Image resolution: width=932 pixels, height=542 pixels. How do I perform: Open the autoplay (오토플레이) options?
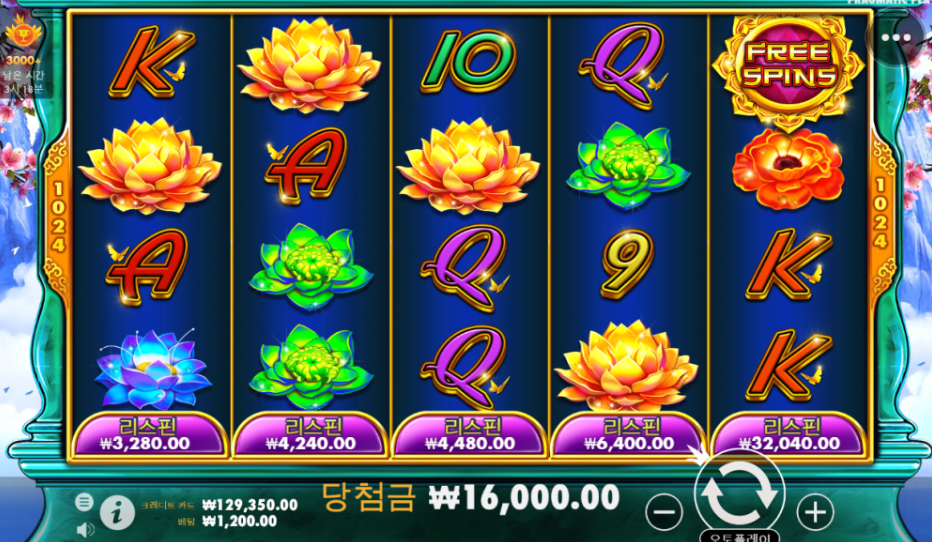pyautogui.click(x=739, y=536)
